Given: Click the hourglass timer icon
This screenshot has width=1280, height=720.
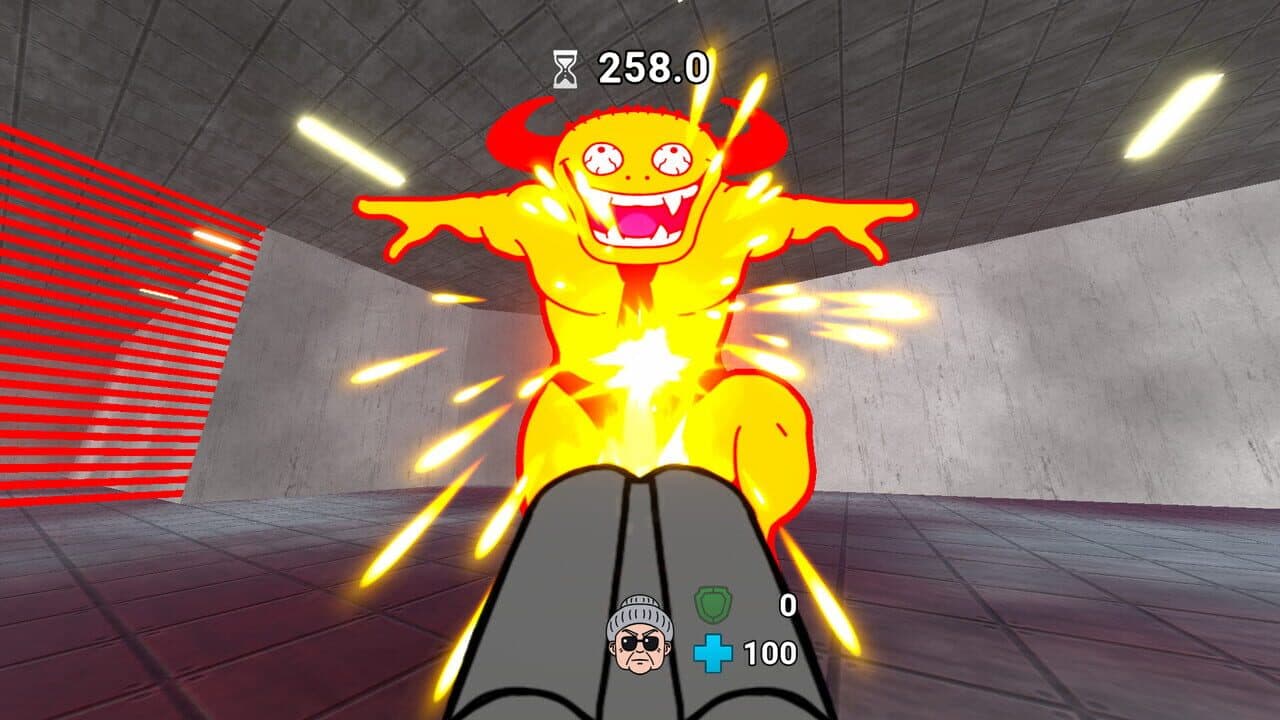Looking at the screenshot, I should [565, 68].
